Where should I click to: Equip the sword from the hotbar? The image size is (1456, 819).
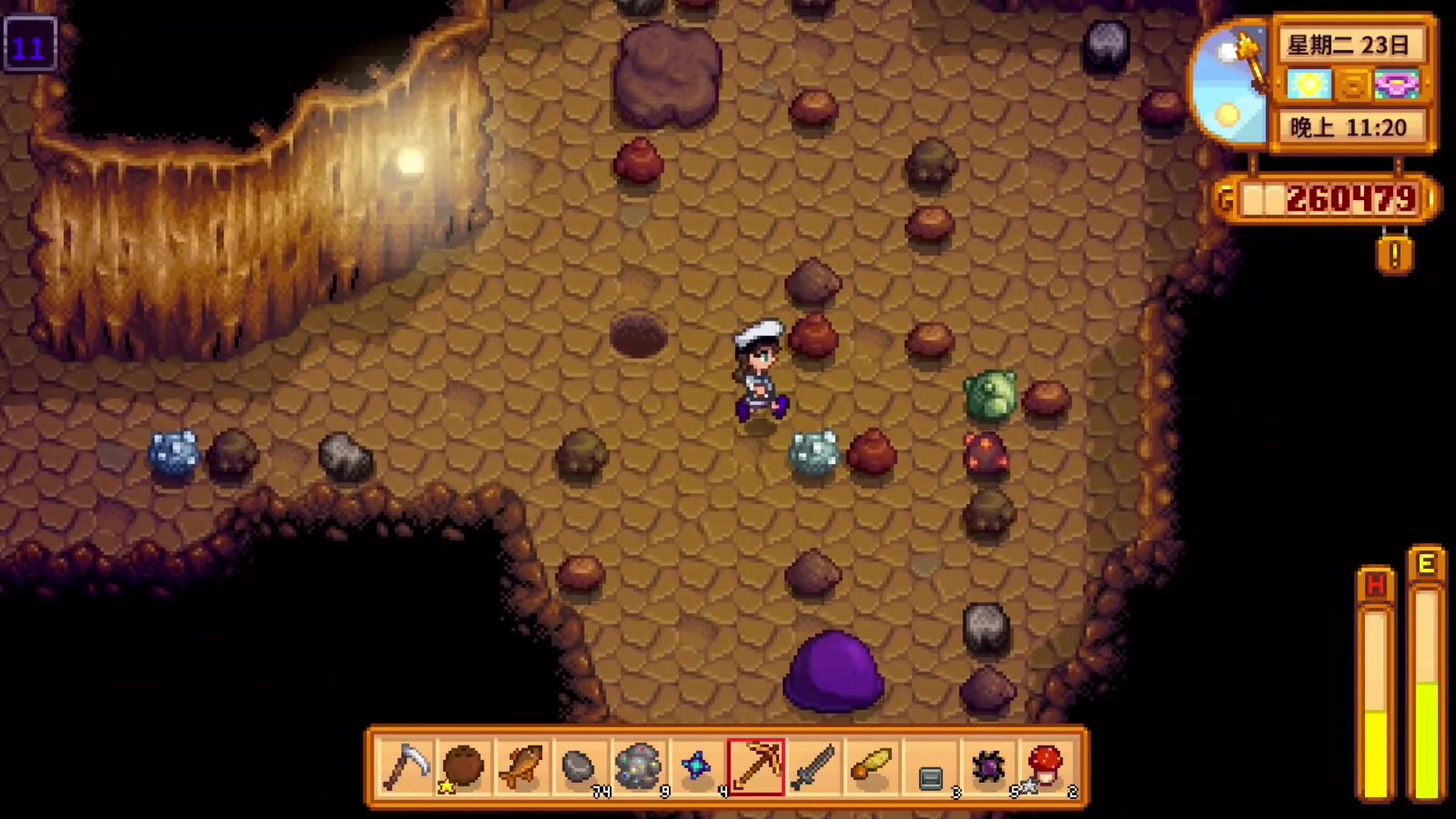tap(814, 767)
